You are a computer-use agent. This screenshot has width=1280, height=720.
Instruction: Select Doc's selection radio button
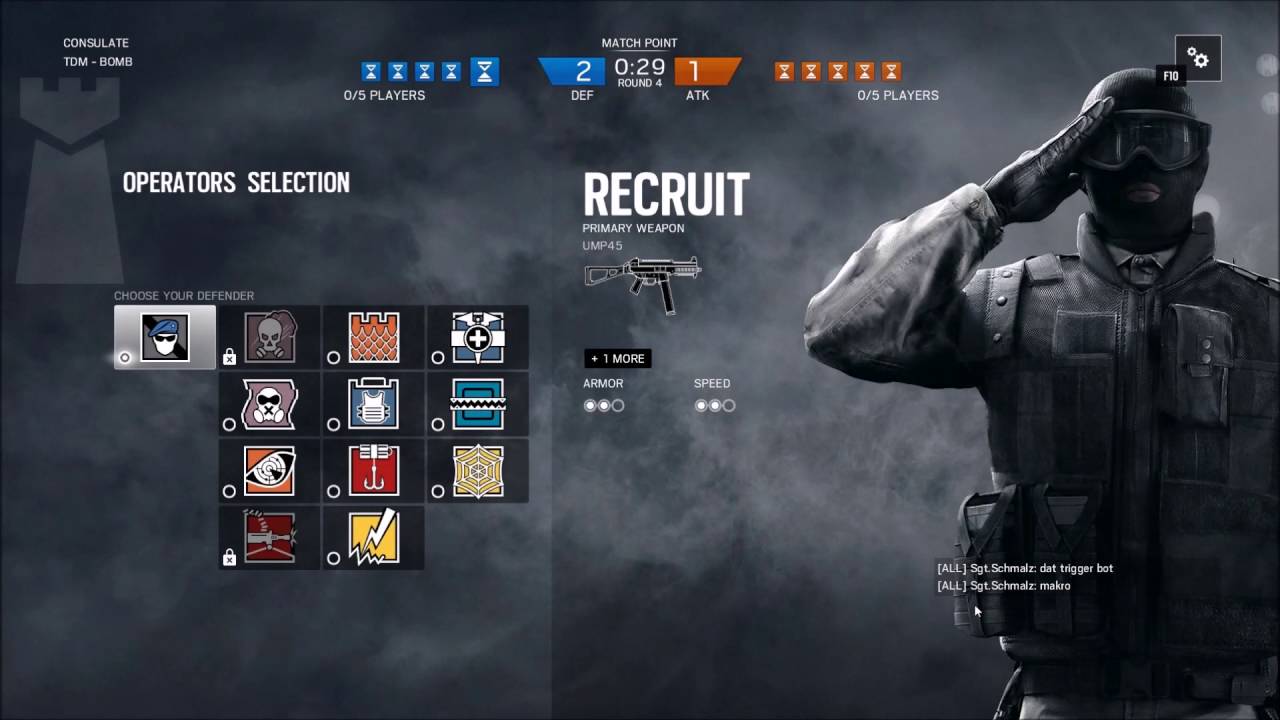pyautogui.click(x=437, y=356)
